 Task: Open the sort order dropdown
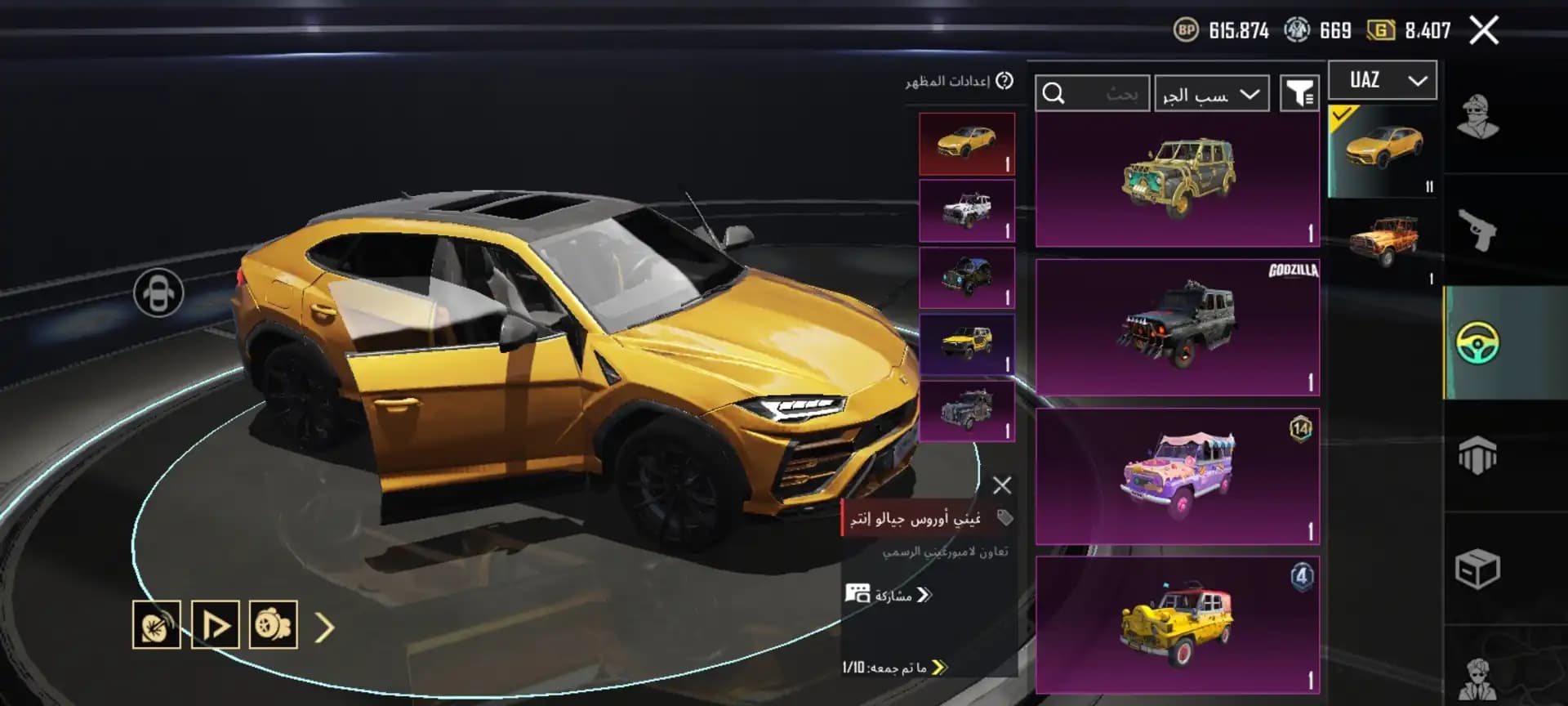[1211, 95]
